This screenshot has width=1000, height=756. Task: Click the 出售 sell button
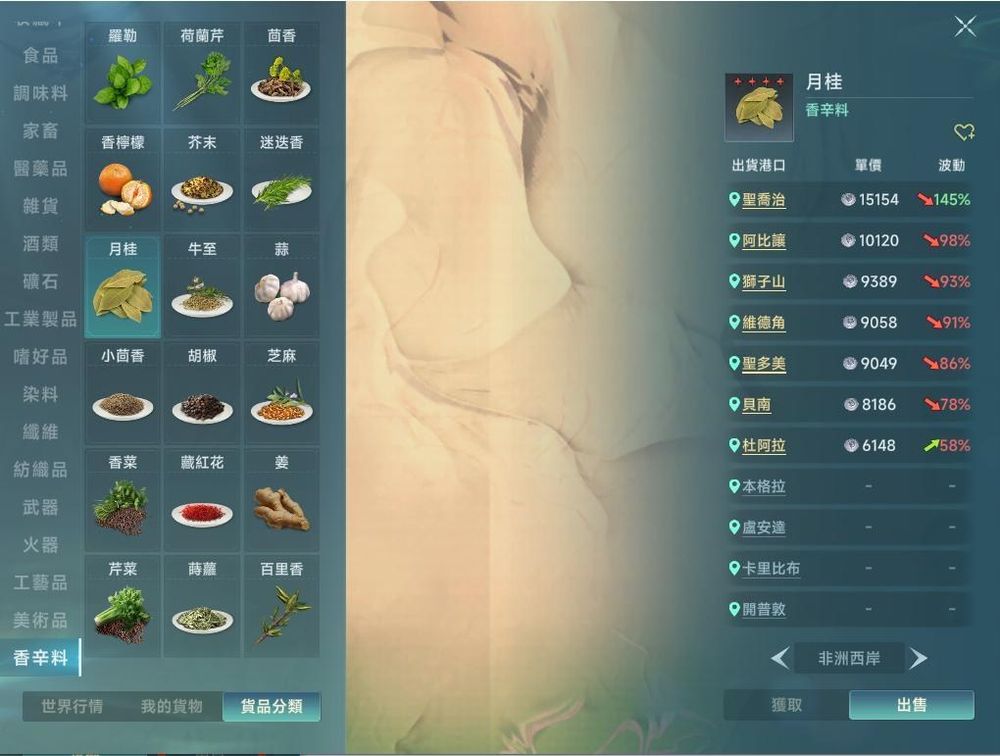click(911, 705)
